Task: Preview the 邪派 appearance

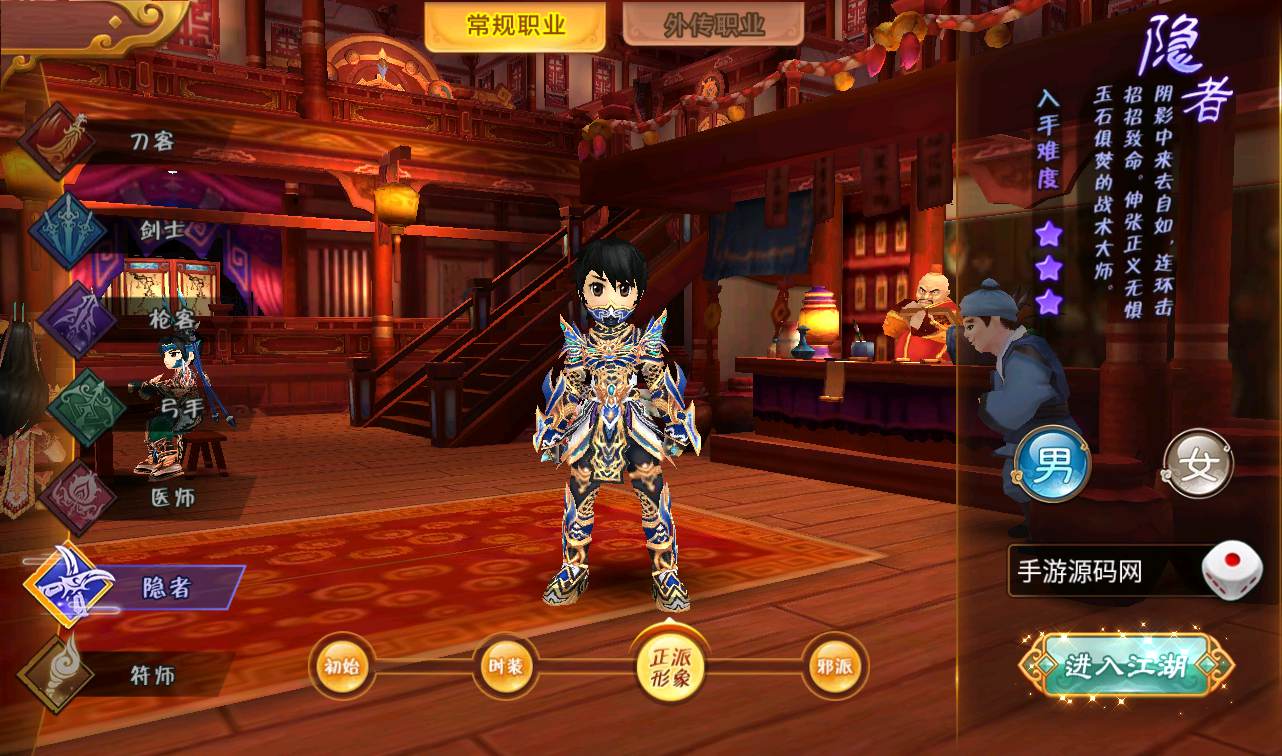Action: tap(834, 666)
